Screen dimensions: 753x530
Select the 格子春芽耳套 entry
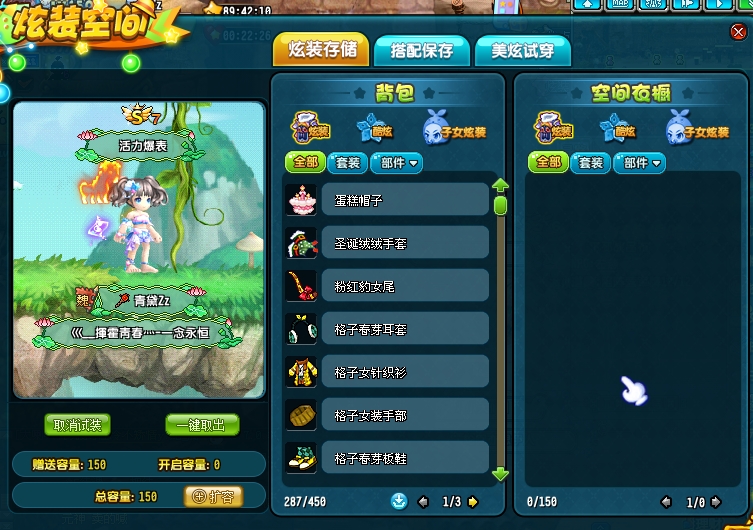pos(404,329)
